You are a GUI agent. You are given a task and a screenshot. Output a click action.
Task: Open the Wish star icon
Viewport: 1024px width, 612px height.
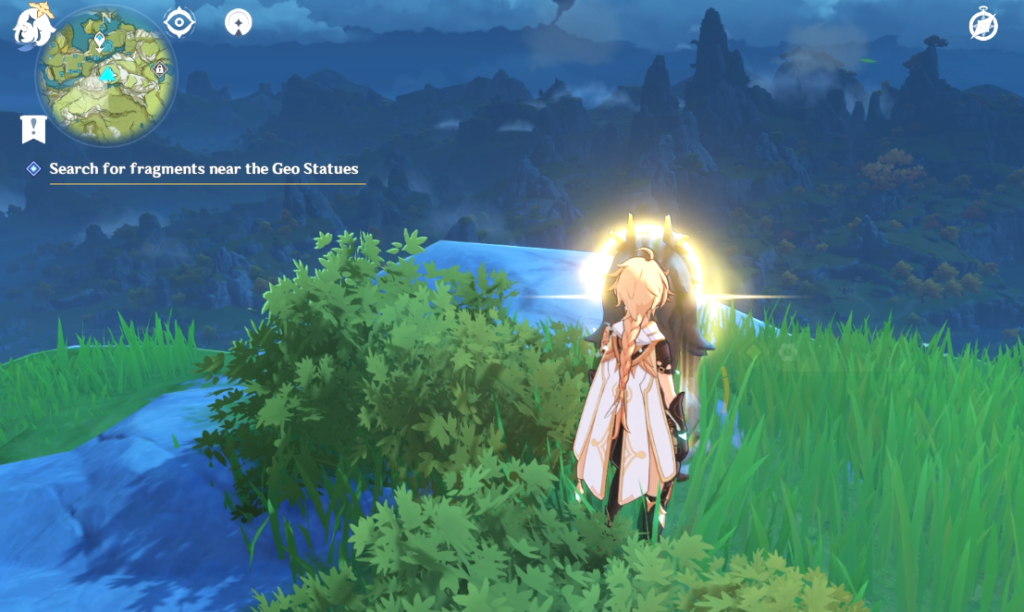pos(238,21)
